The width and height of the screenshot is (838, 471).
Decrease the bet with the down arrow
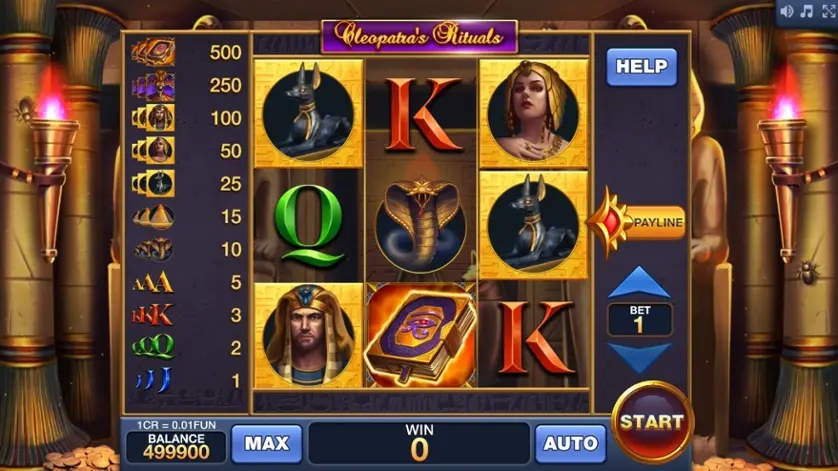639,357
